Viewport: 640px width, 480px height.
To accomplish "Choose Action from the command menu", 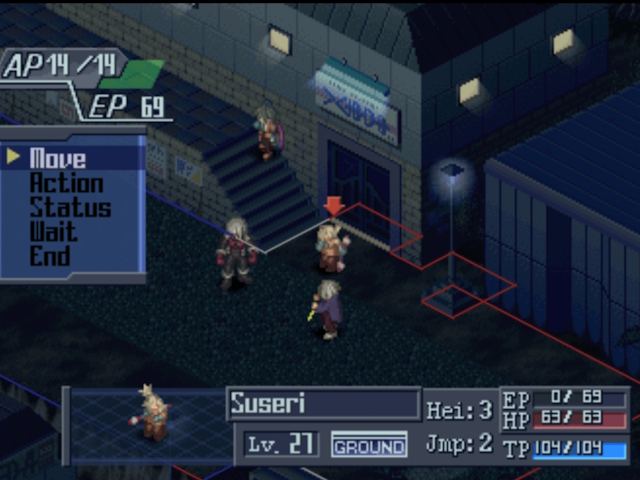I will [x=66, y=183].
